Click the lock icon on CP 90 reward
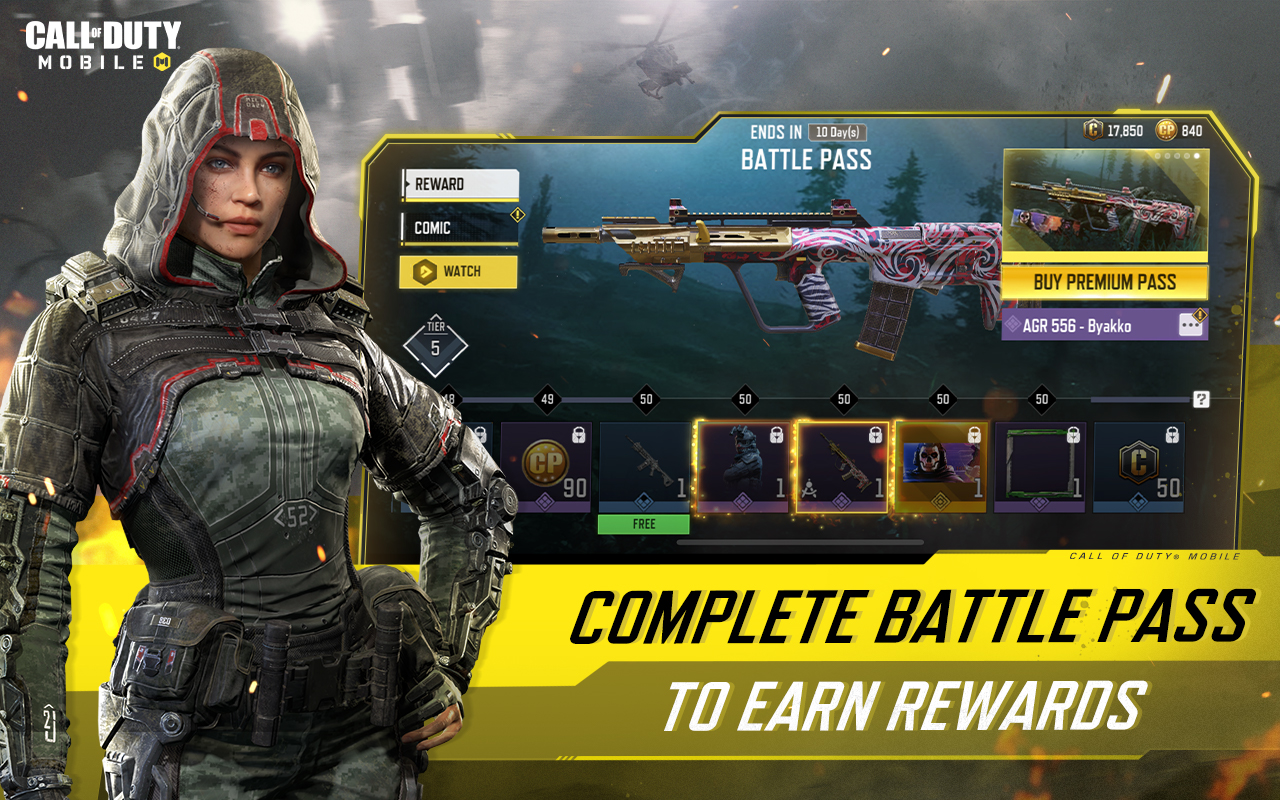1280x800 pixels. (x=578, y=435)
